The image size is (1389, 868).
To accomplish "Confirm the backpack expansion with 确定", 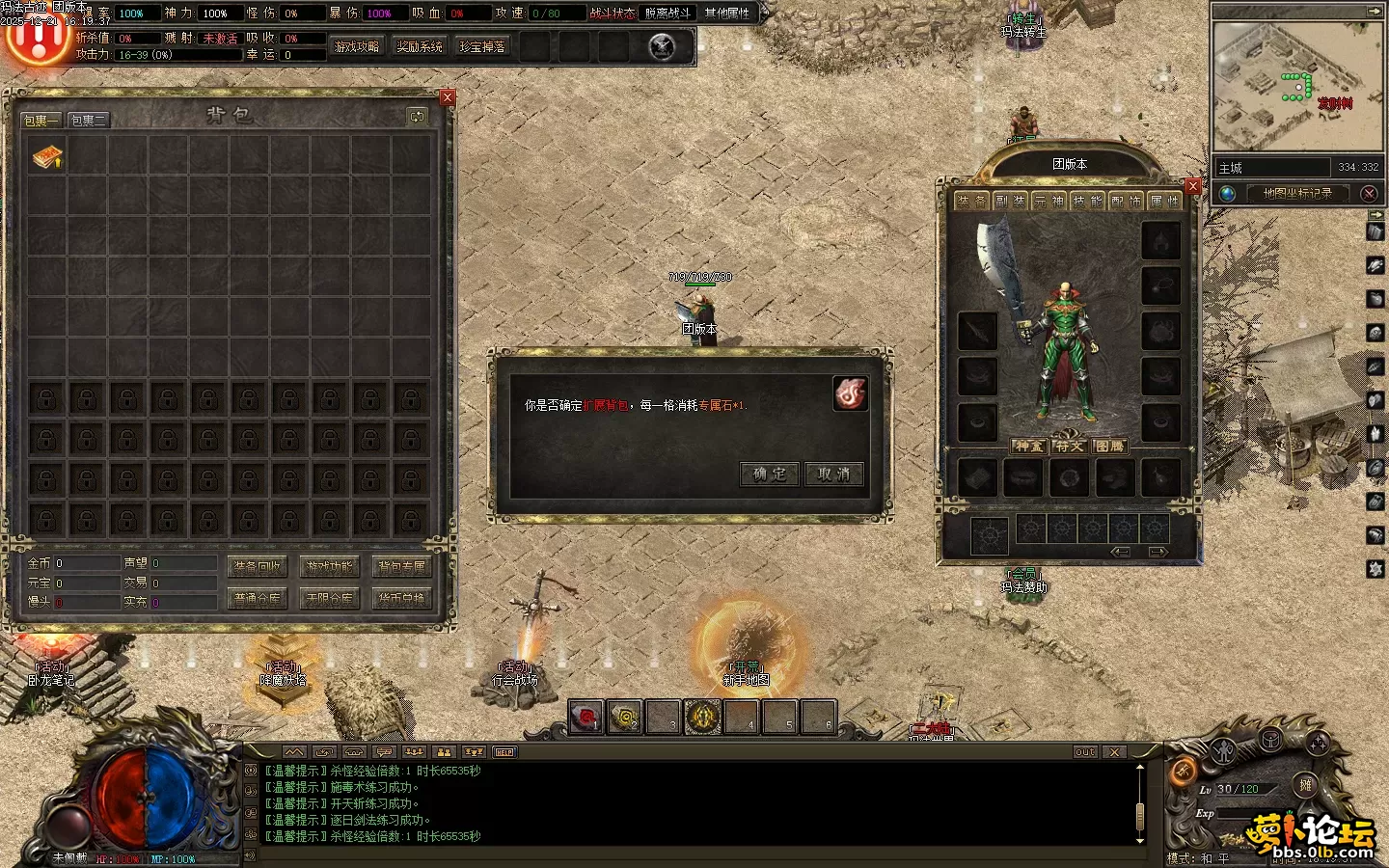I will click(x=769, y=474).
